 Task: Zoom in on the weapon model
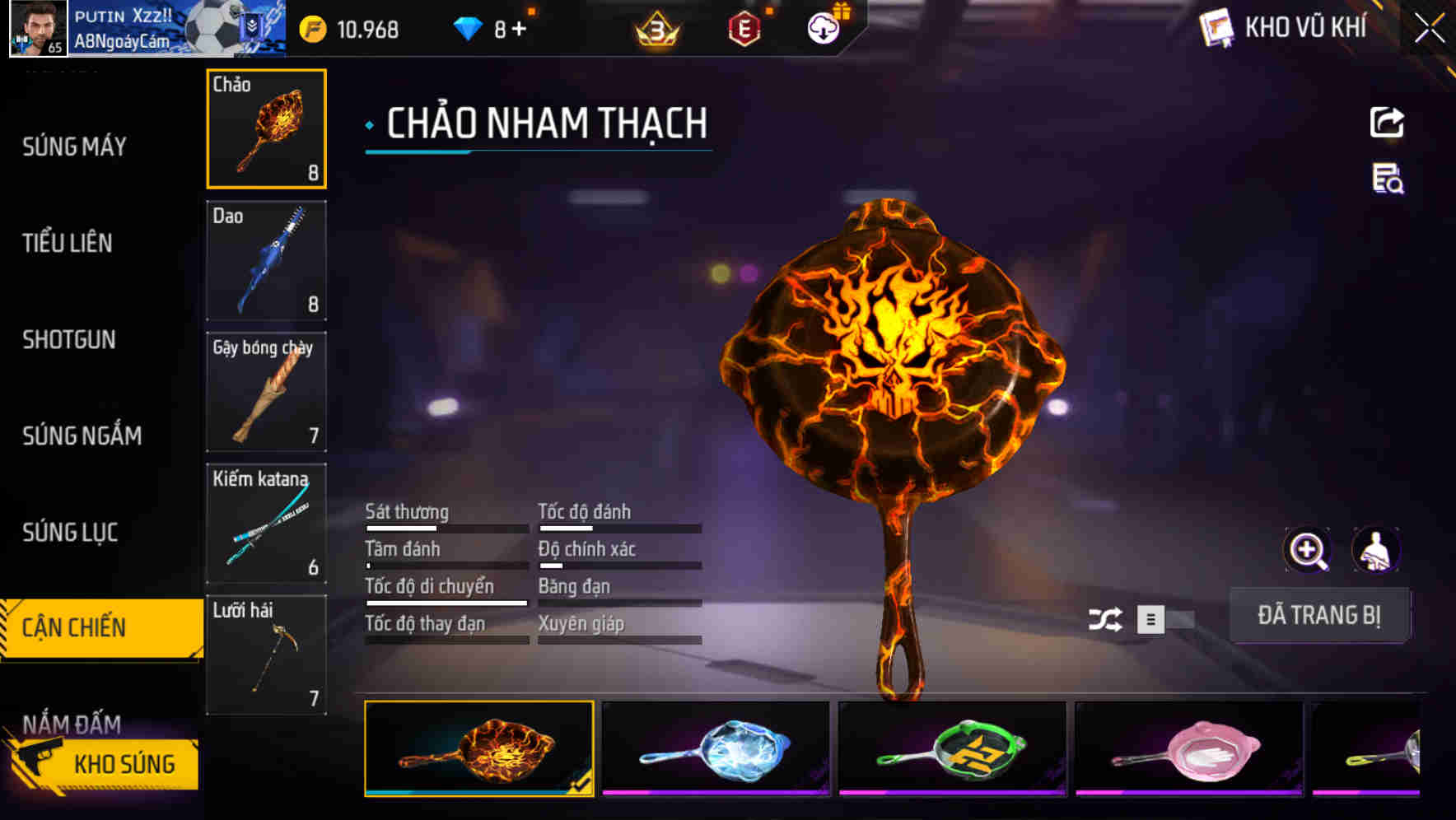point(1307,549)
